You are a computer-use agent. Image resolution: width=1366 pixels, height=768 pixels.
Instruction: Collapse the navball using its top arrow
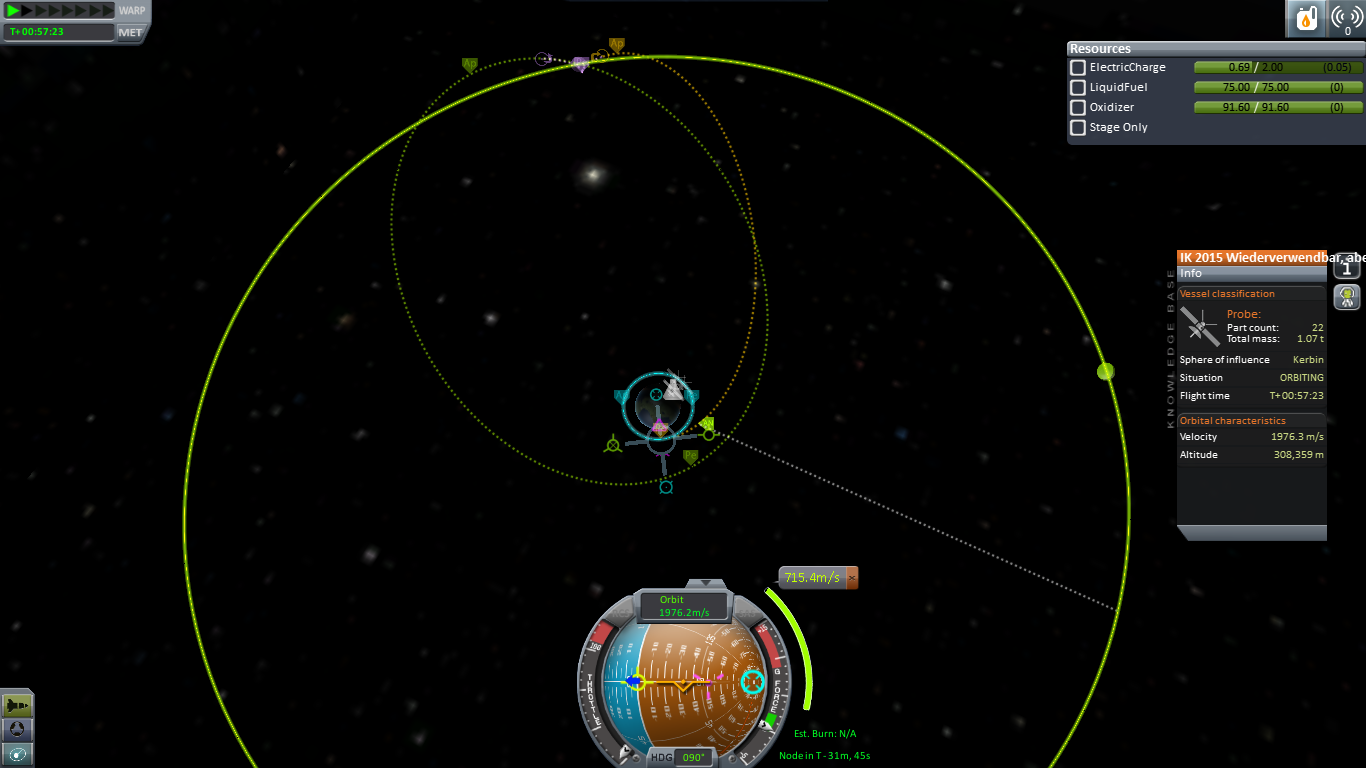(x=706, y=583)
